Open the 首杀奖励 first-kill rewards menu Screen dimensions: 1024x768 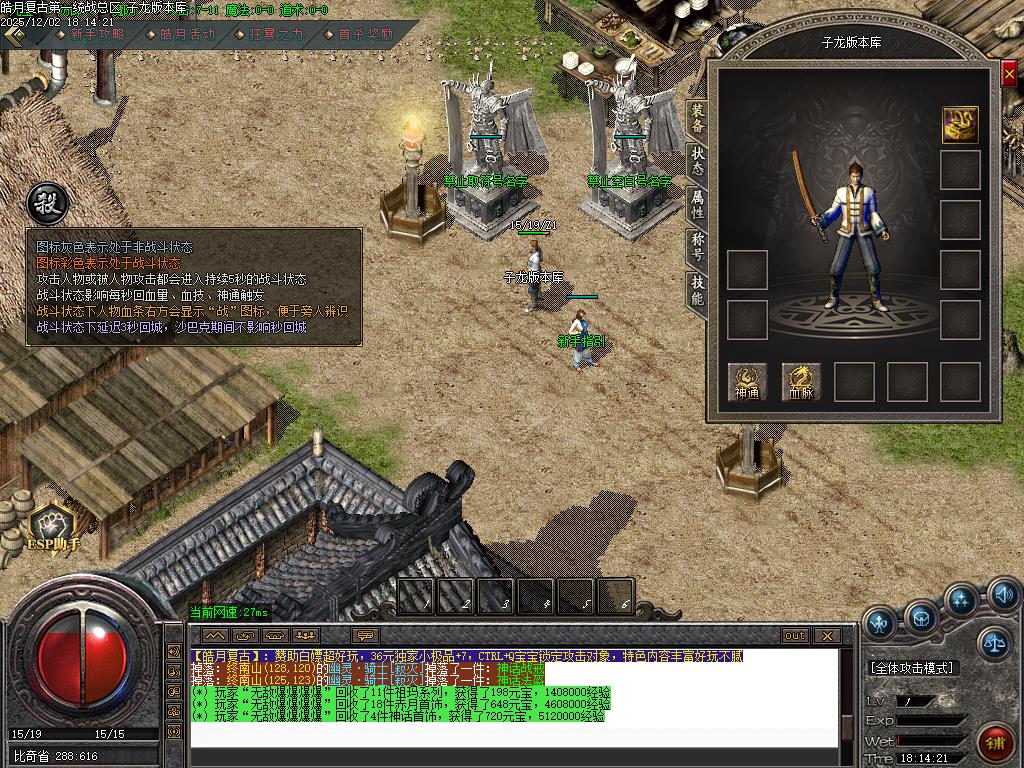coord(365,34)
